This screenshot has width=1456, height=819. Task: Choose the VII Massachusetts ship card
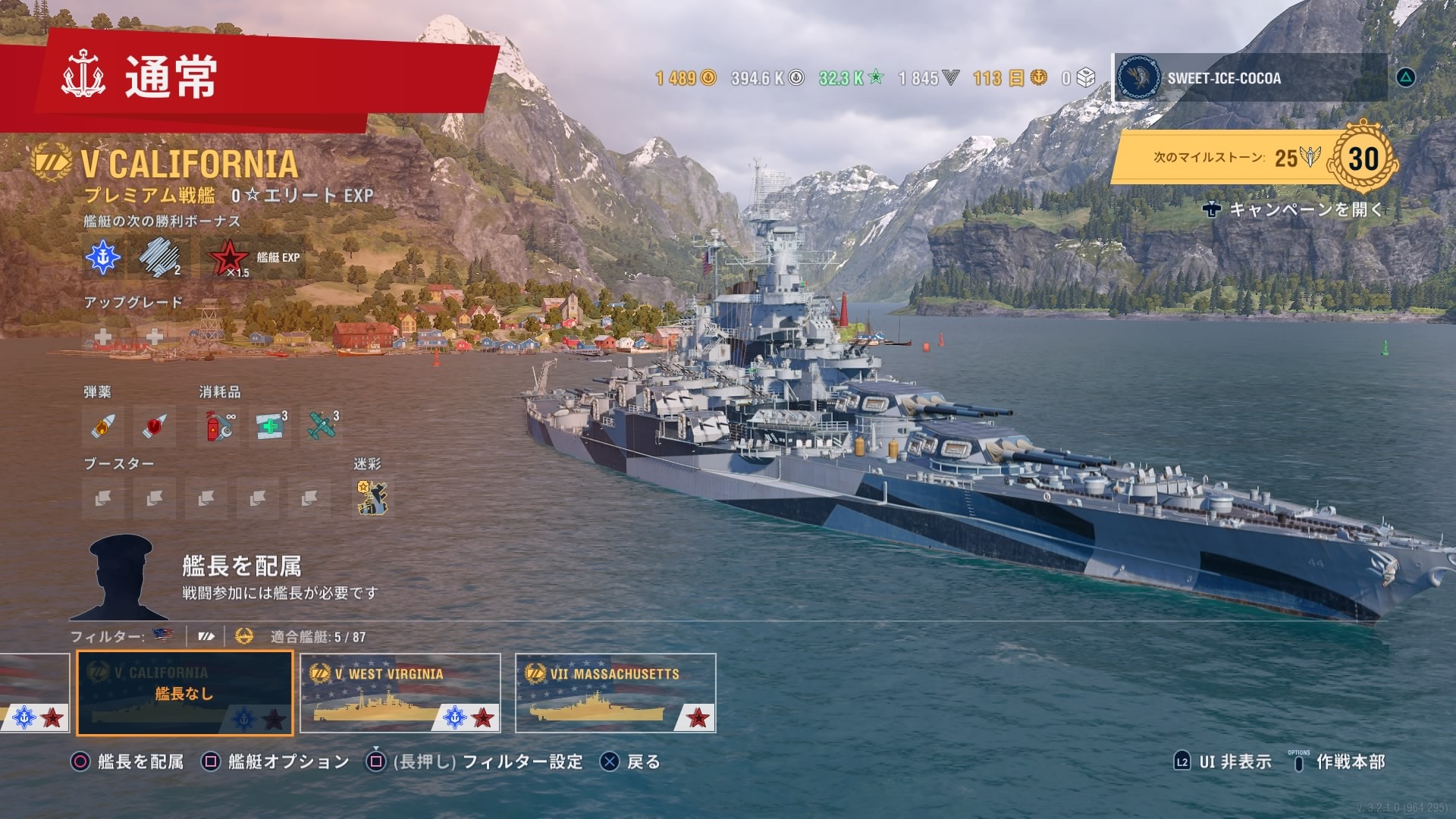[615, 693]
